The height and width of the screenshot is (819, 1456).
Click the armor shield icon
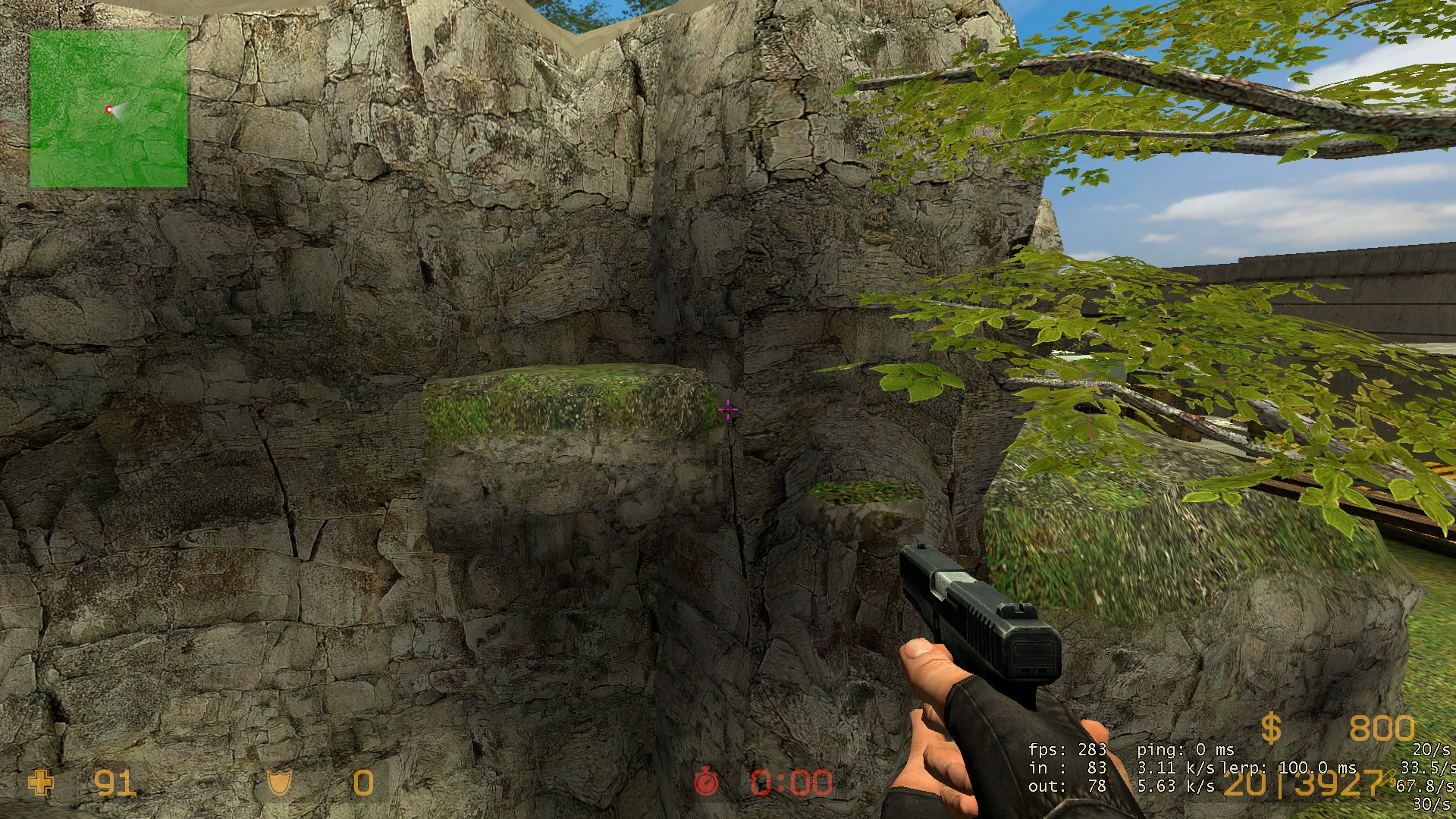[x=279, y=783]
